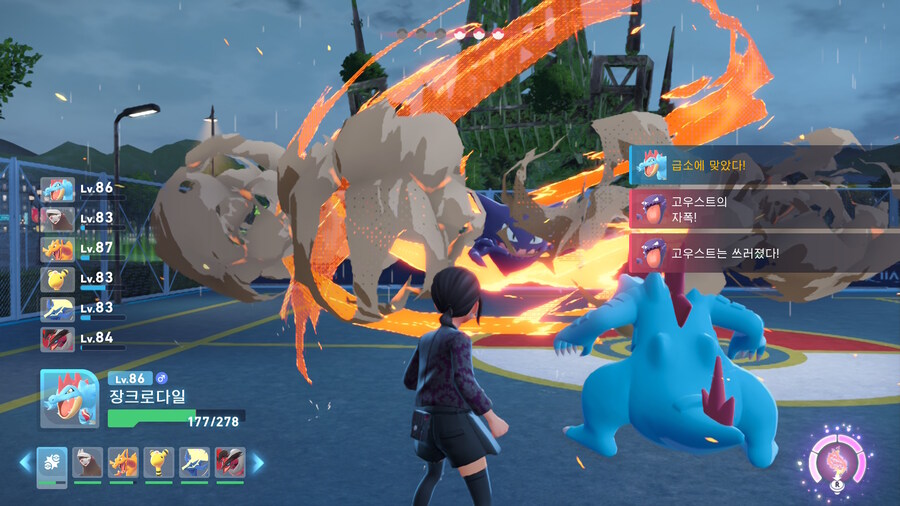The width and height of the screenshot is (900, 506).
Task: Click the right arrow of the Pokémon switch bar
Action: pos(258,462)
